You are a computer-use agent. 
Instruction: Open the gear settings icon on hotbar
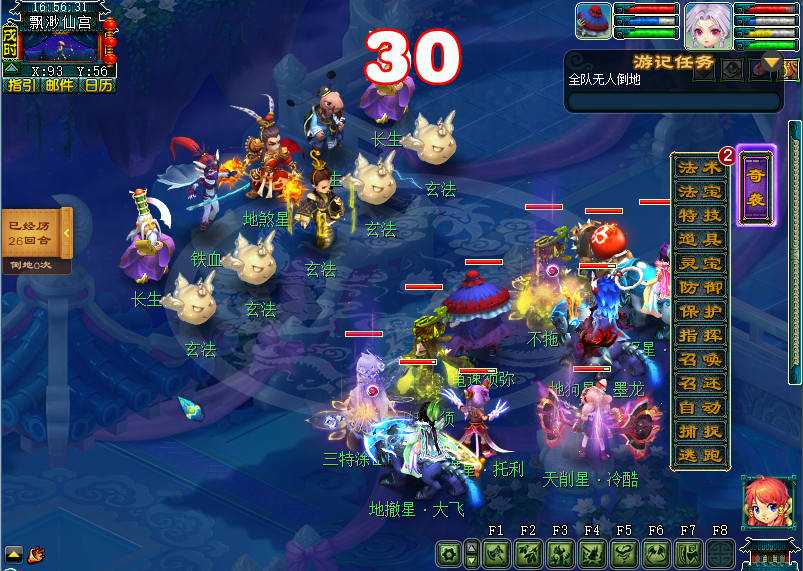450,552
